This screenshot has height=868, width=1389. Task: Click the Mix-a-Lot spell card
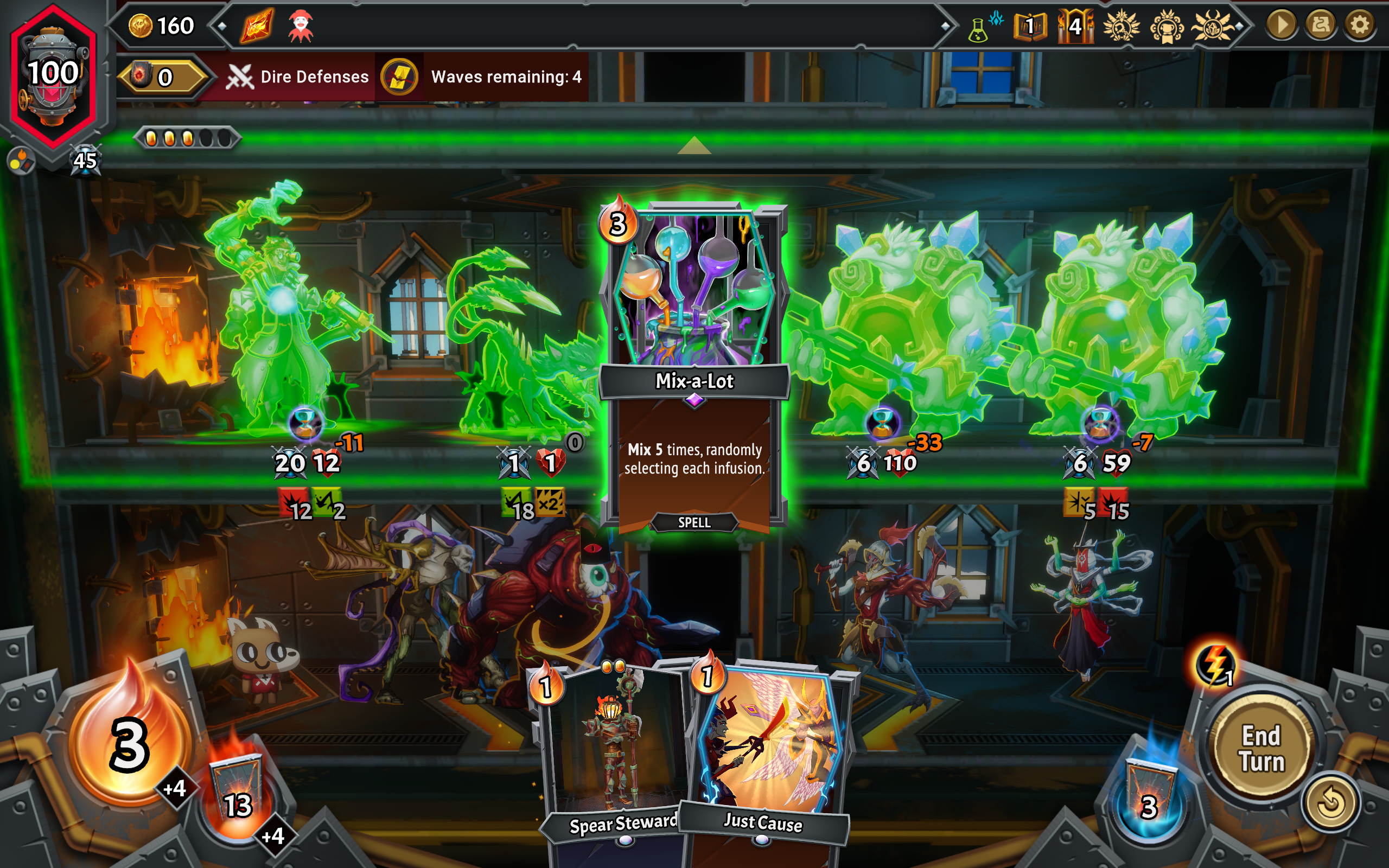coord(693,367)
